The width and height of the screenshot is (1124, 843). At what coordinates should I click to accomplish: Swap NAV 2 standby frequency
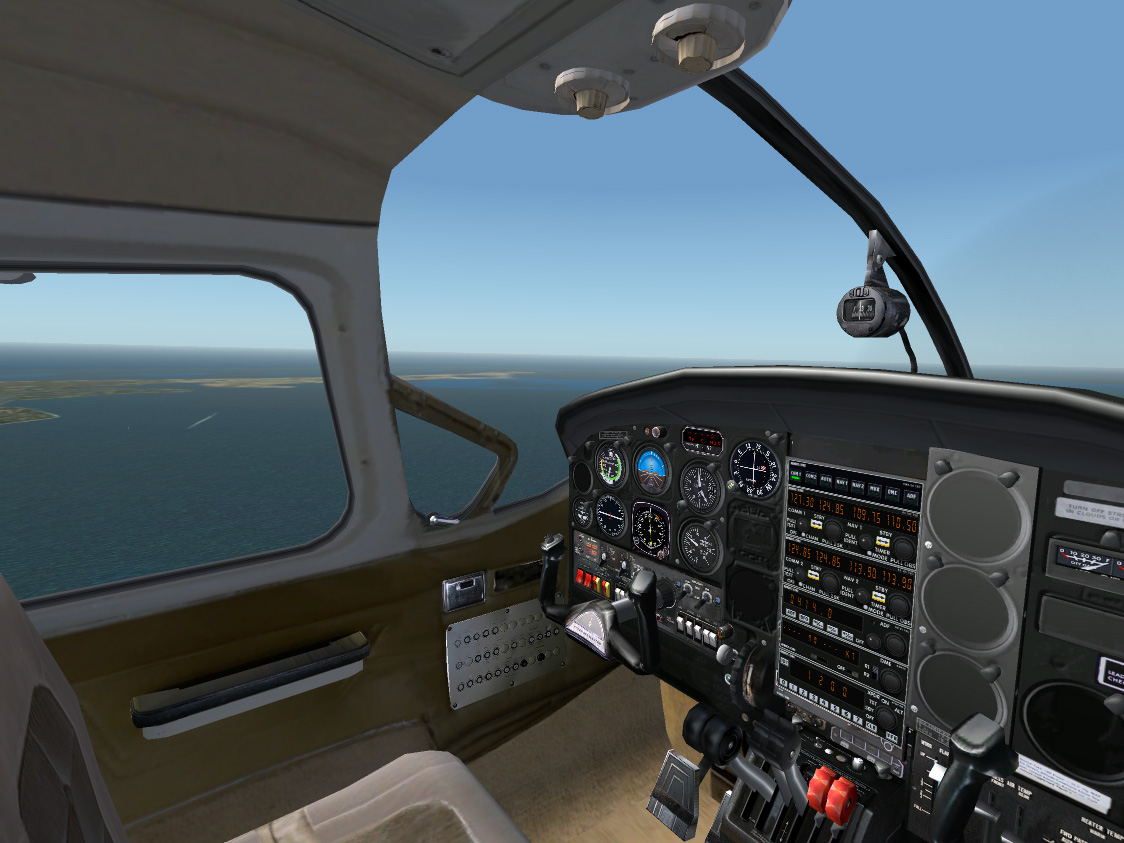tap(878, 594)
